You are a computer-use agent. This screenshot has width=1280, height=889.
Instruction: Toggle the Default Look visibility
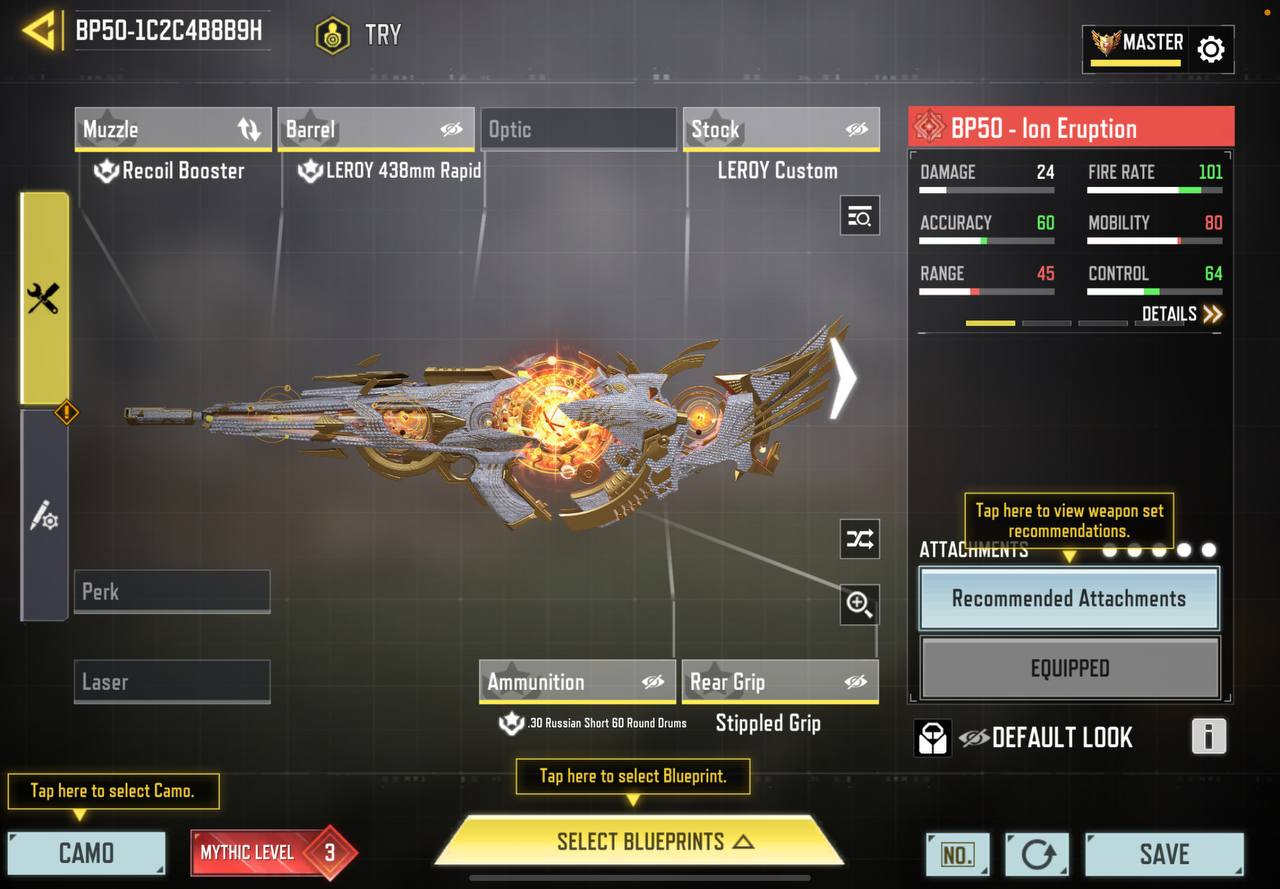(974, 738)
